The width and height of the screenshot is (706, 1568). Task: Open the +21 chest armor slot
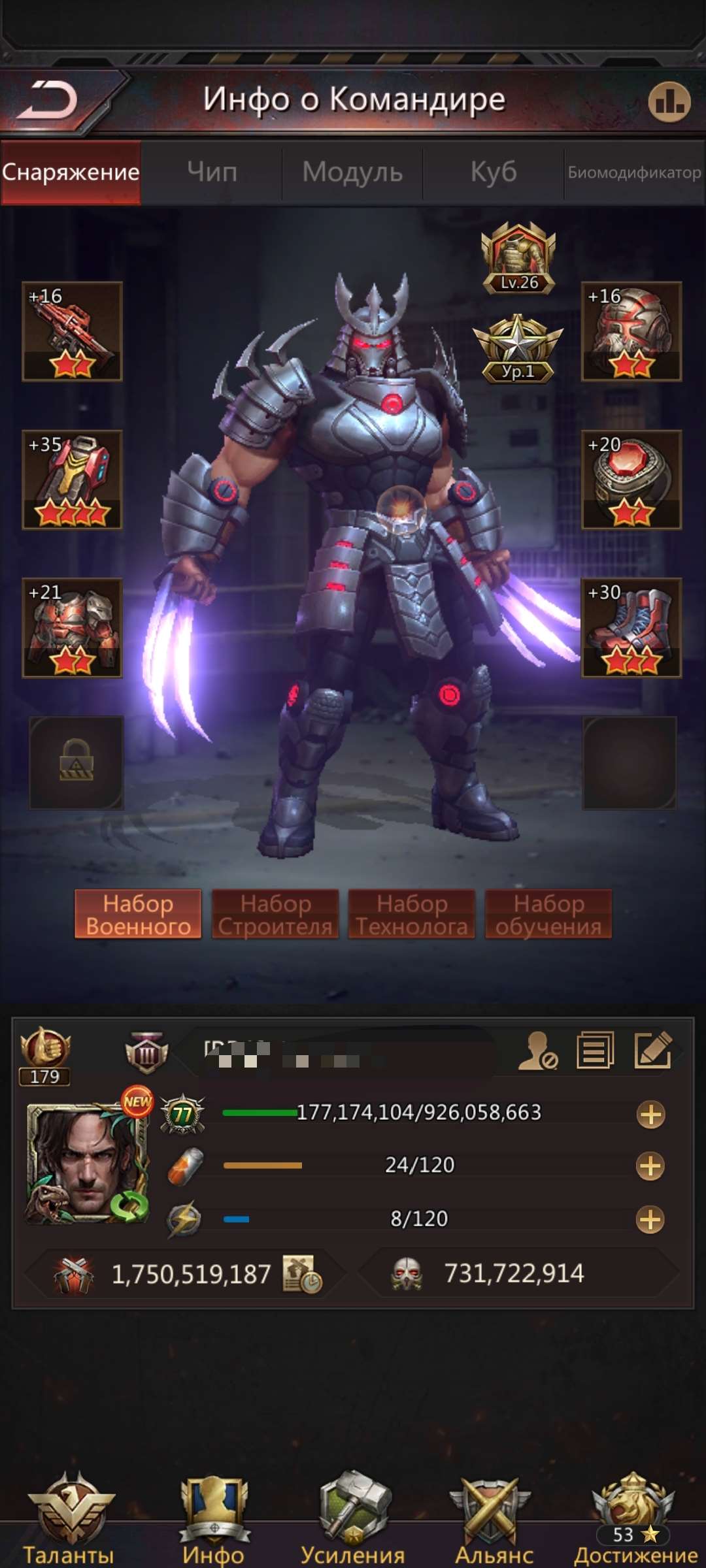72,628
